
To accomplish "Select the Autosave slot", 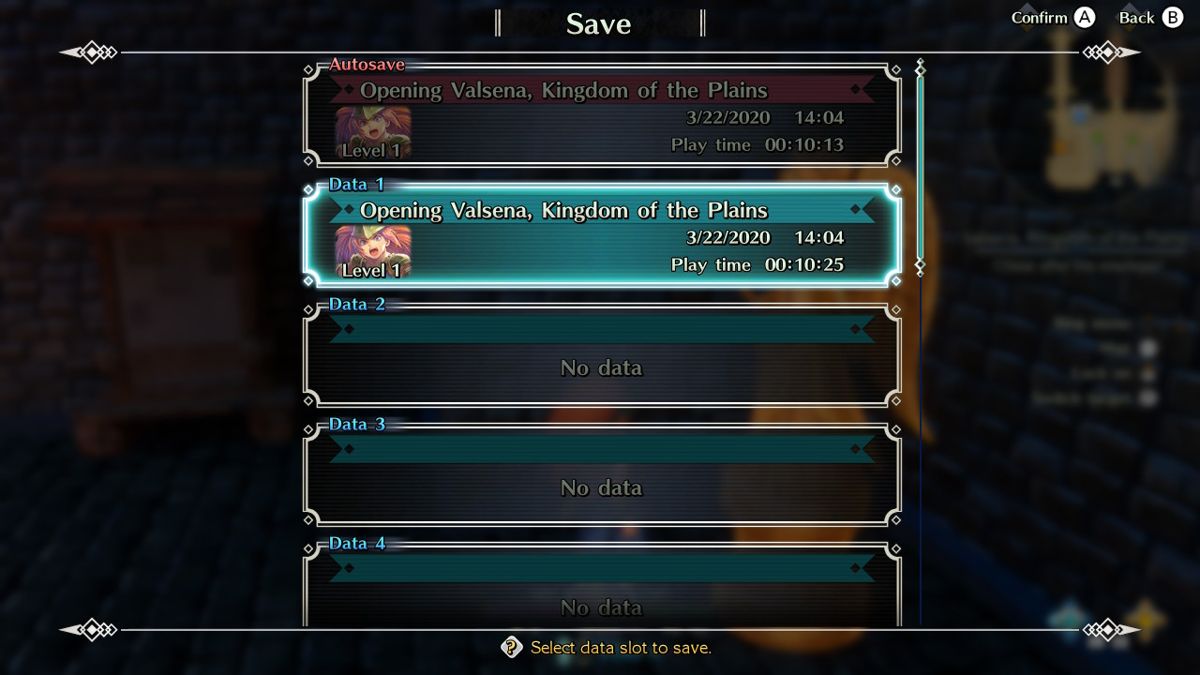I will coord(602,117).
